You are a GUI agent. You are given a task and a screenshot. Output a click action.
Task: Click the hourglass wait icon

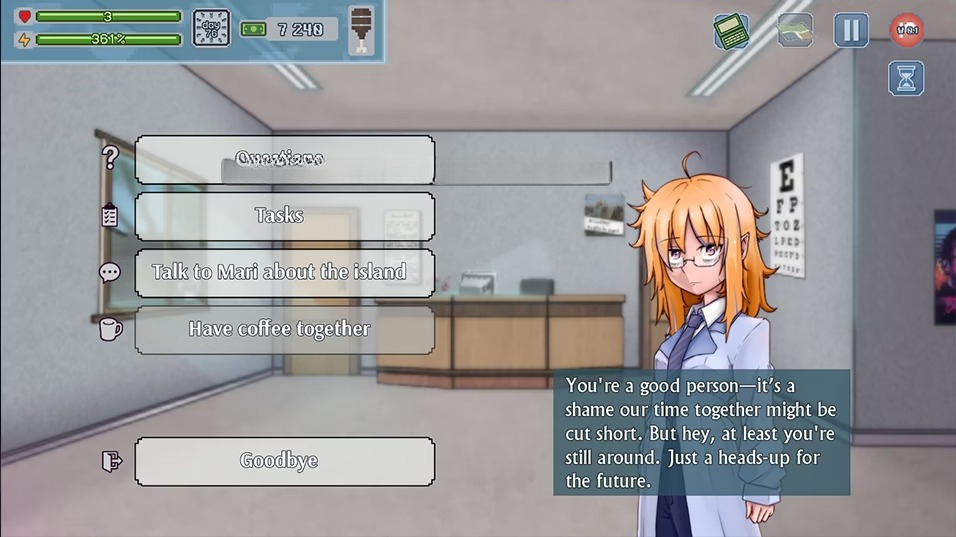pos(906,79)
